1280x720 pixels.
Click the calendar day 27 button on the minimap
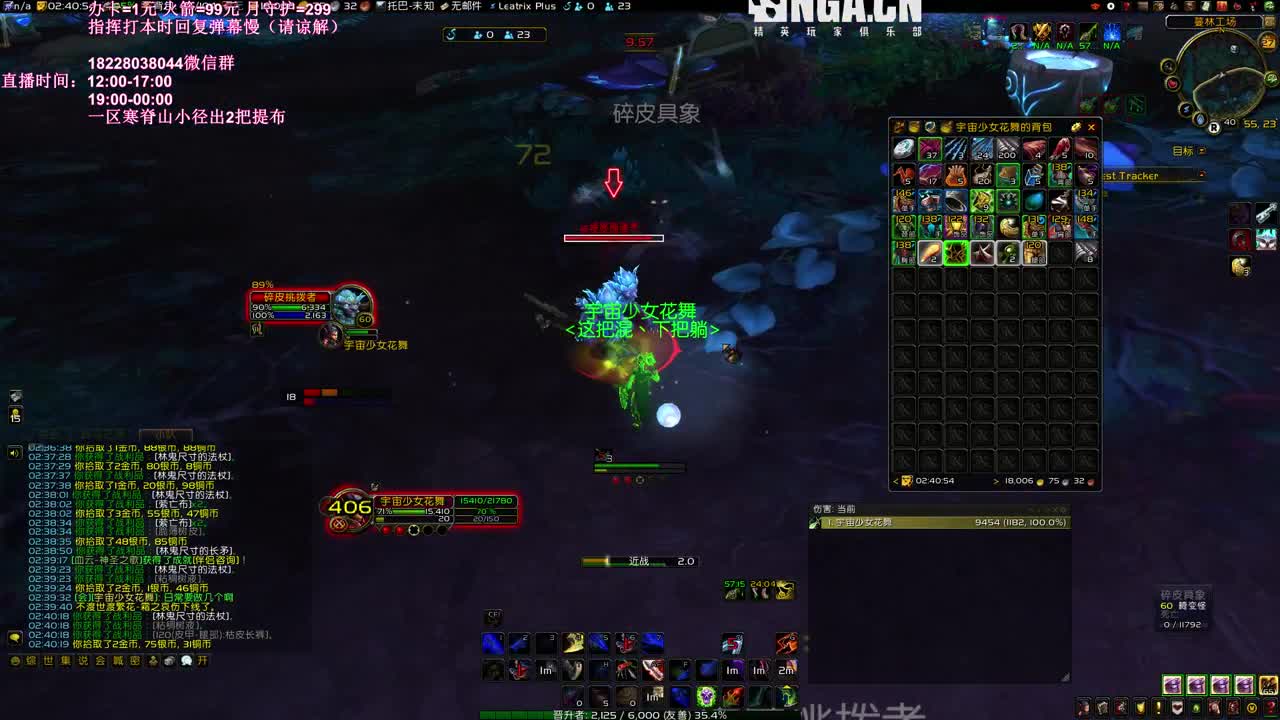click(x=1266, y=42)
